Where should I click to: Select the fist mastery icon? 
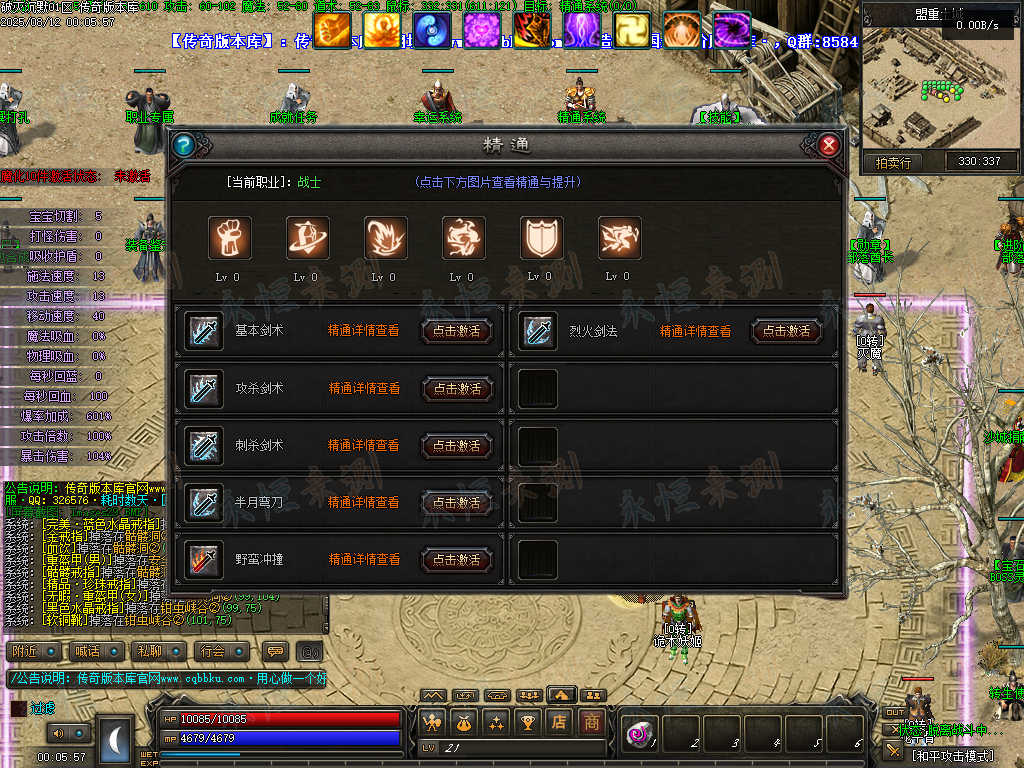point(229,238)
